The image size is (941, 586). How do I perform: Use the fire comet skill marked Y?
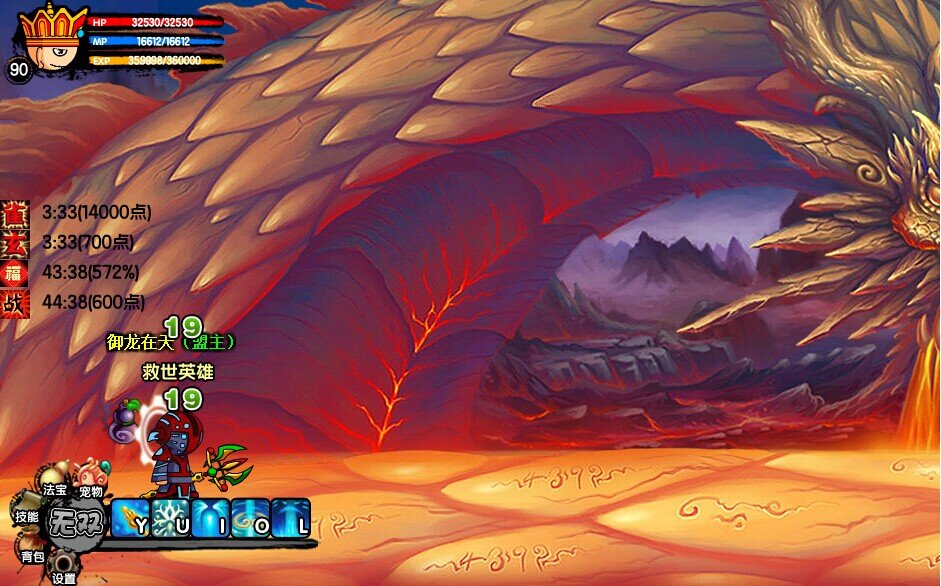point(131,519)
